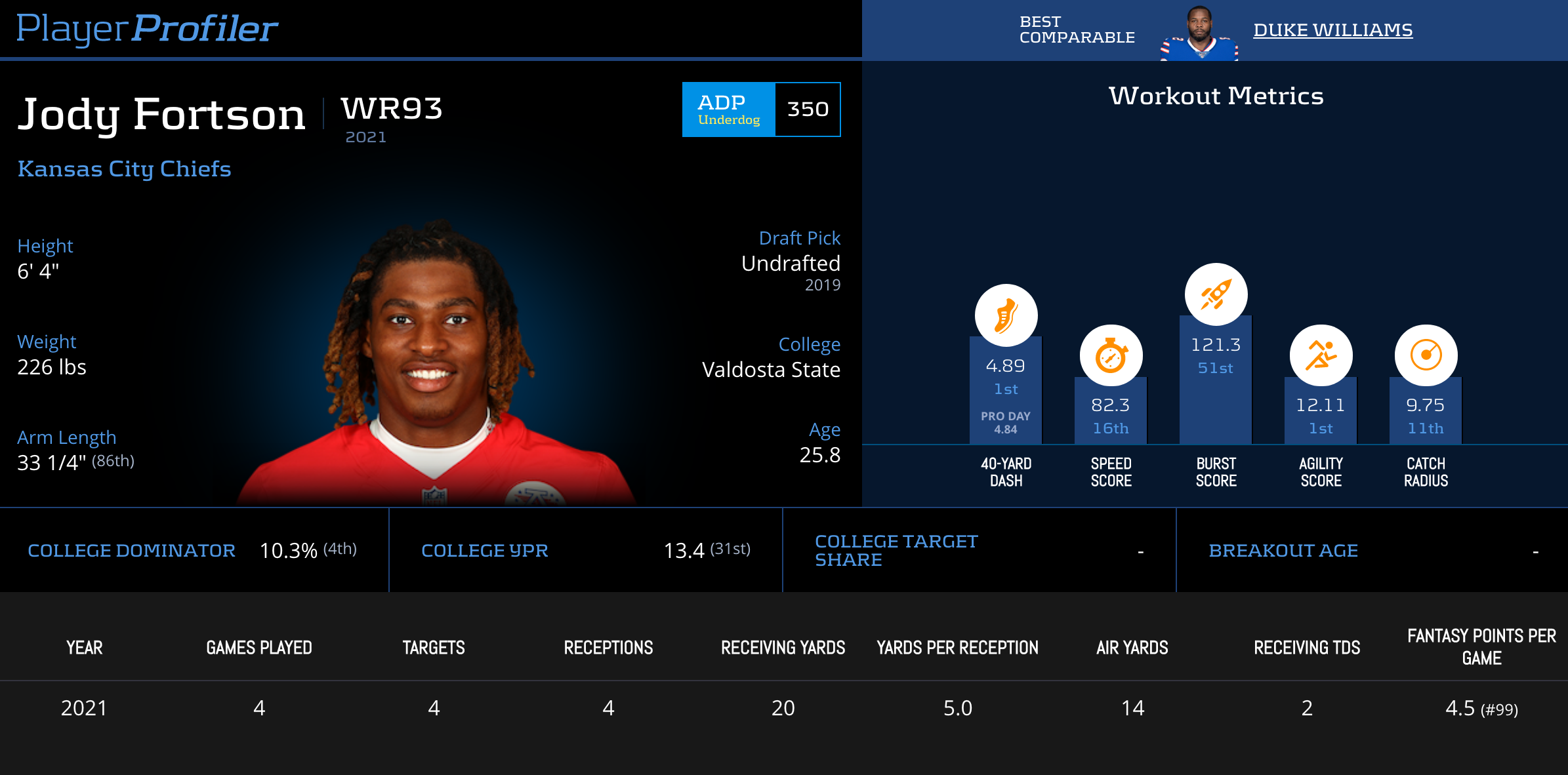Select the Speed Score stopwatch icon
Image resolution: width=1568 pixels, height=775 pixels.
coord(1111,356)
